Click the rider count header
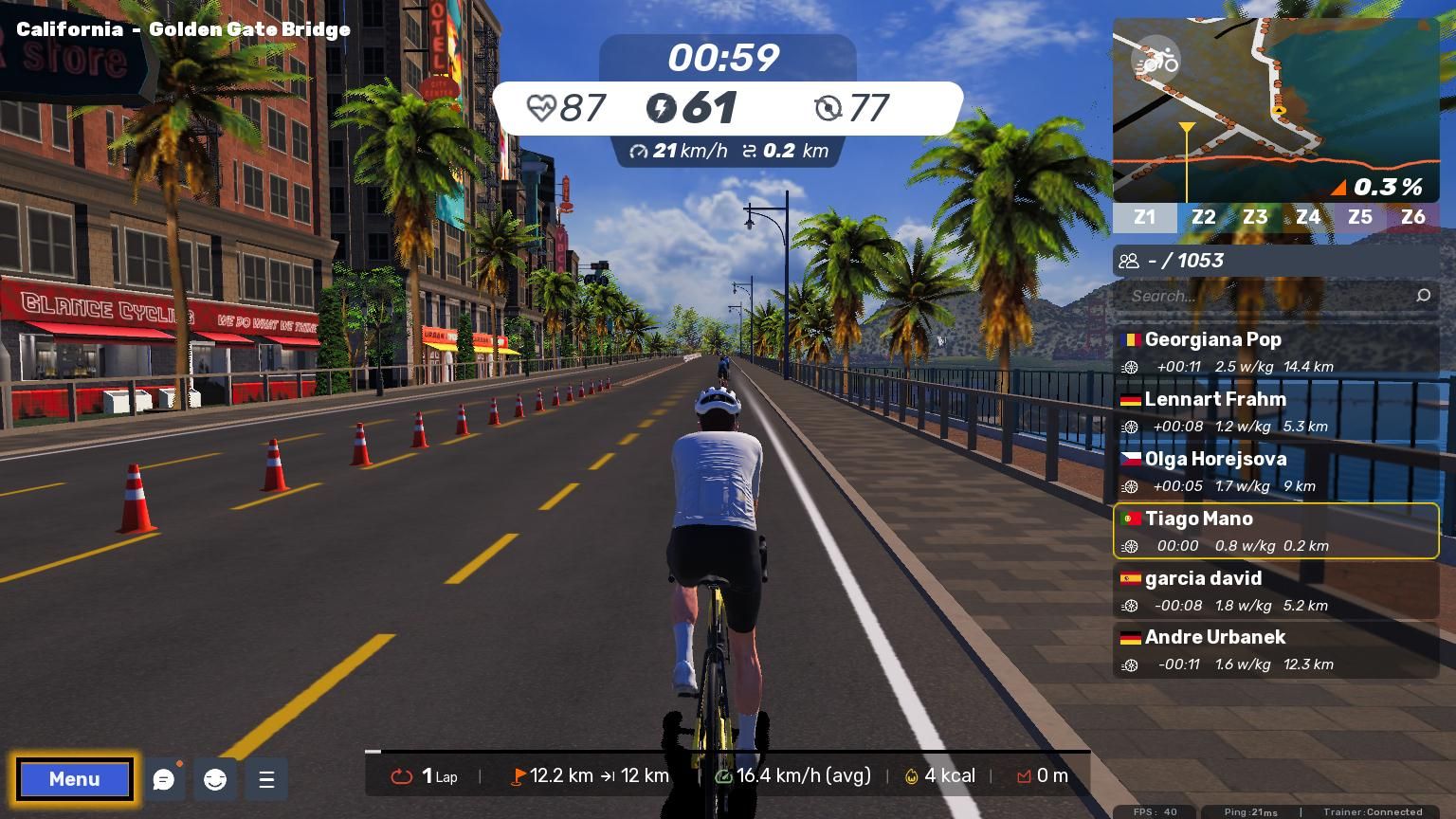Viewport: 1456px width, 819px height. click(1276, 261)
